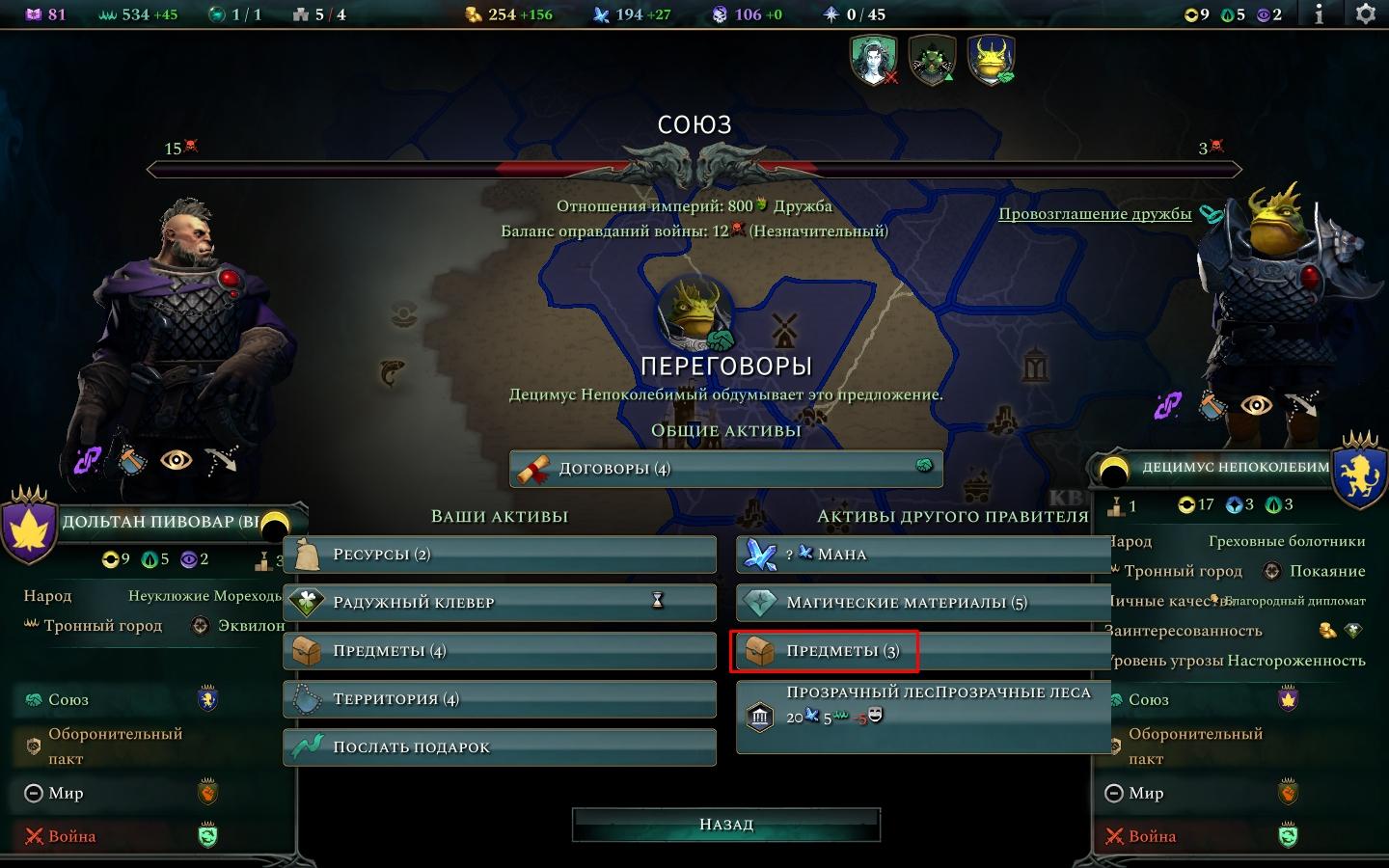The image size is (1389, 868).
Task: Click the Оборонительный пакт entry on the left
Action: (x=114, y=746)
